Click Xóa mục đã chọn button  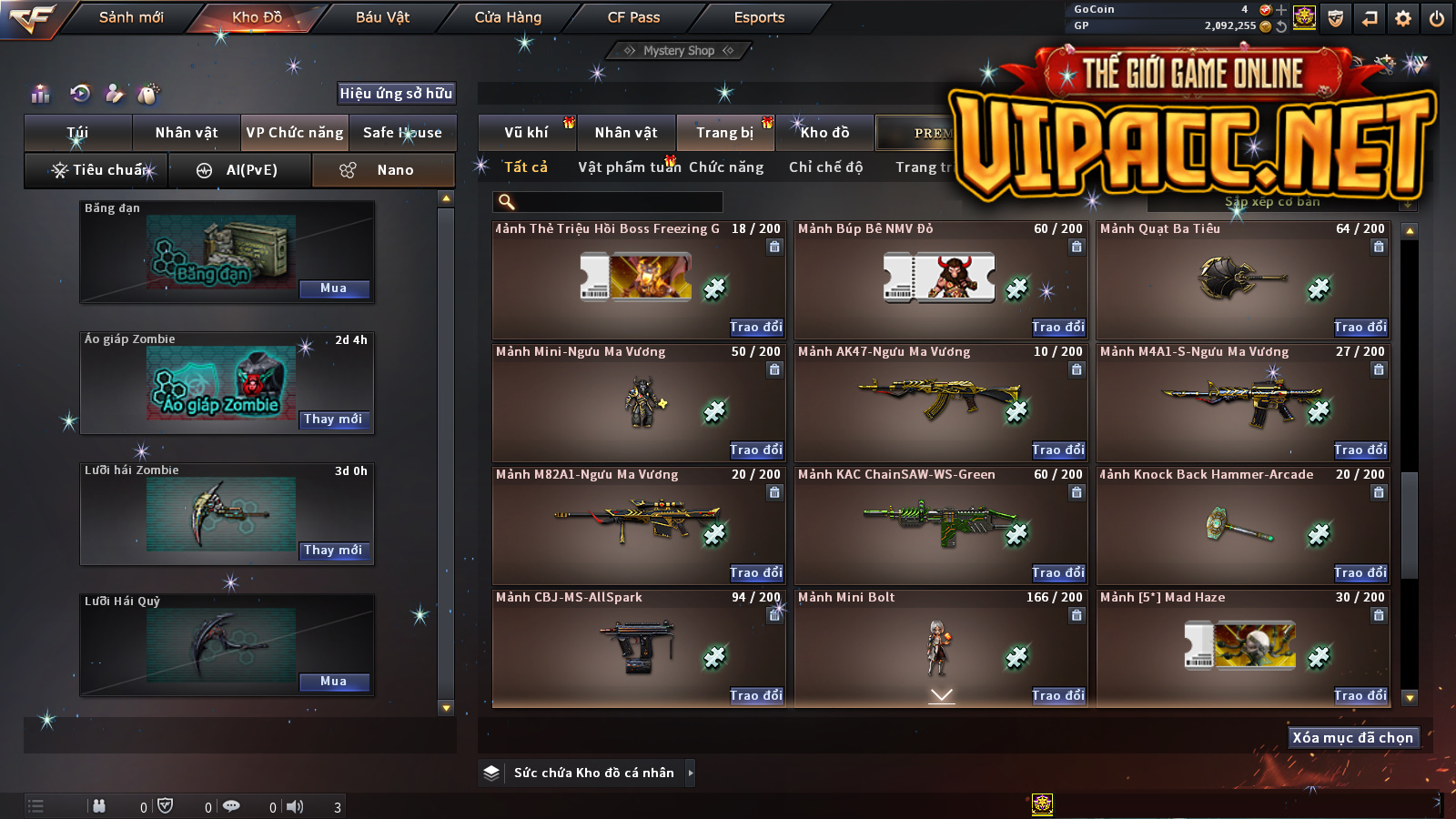[1352, 738]
